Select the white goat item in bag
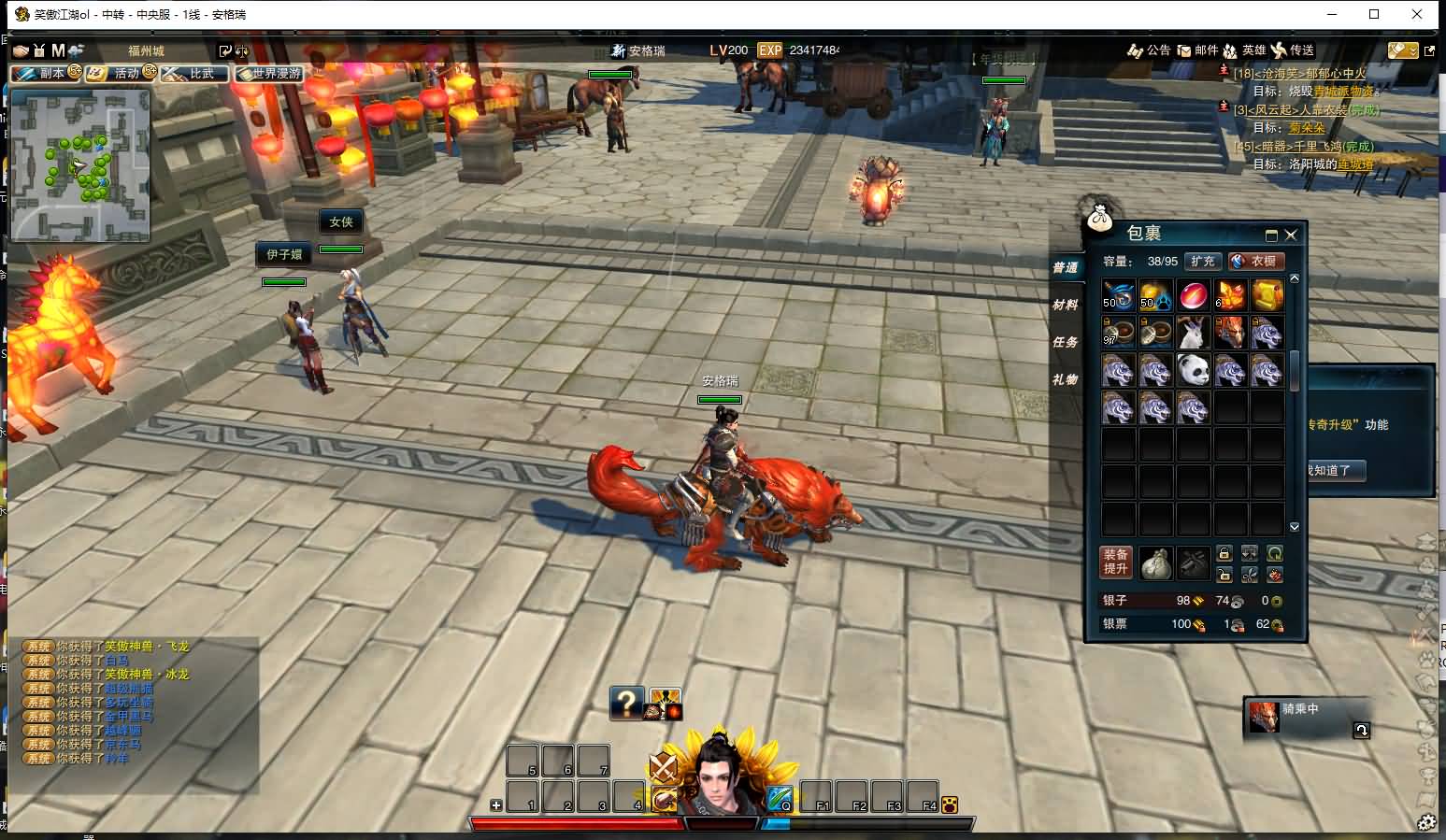This screenshot has width=1446, height=840. 1193,334
